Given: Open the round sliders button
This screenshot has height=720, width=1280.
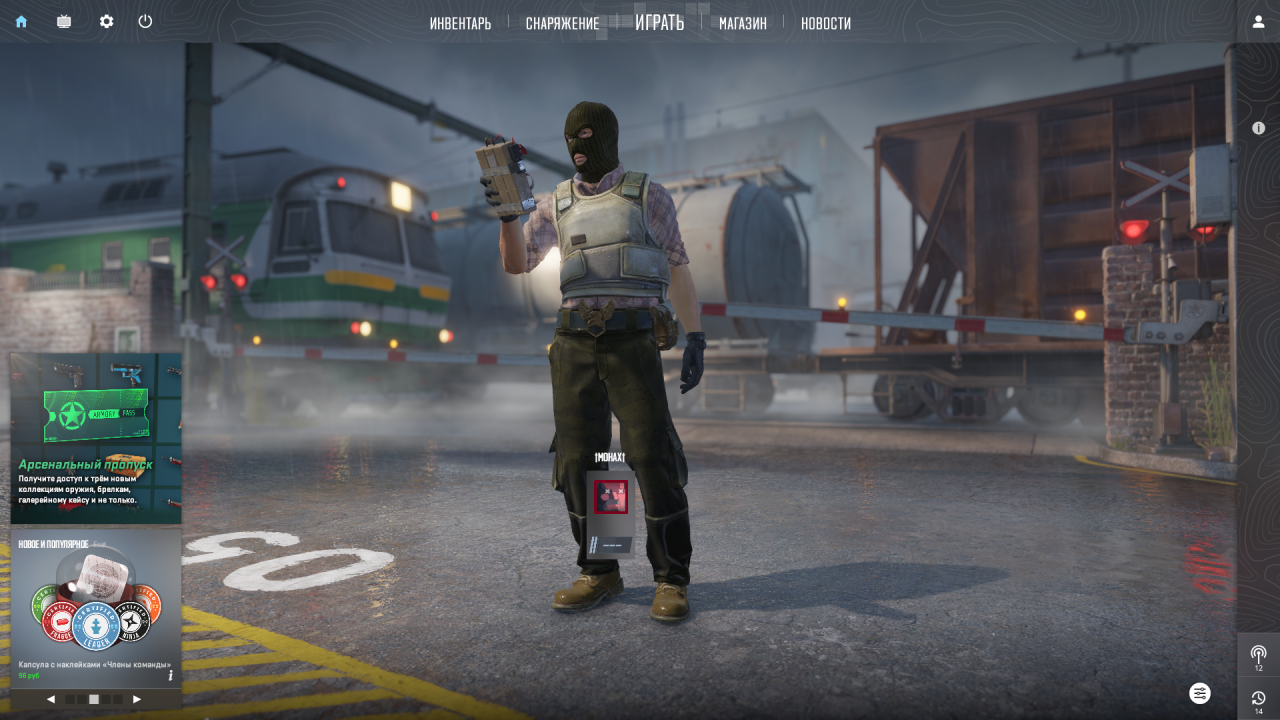Looking at the screenshot, I should 1200,693.
